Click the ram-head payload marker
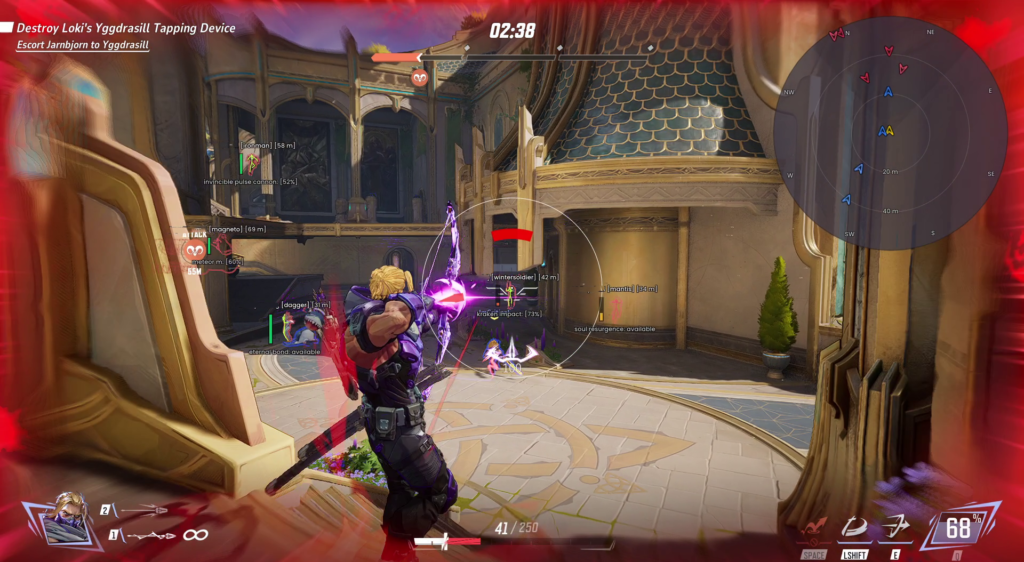The height and width of the screenshot is (562, 1024). click(x=419, y=77)
